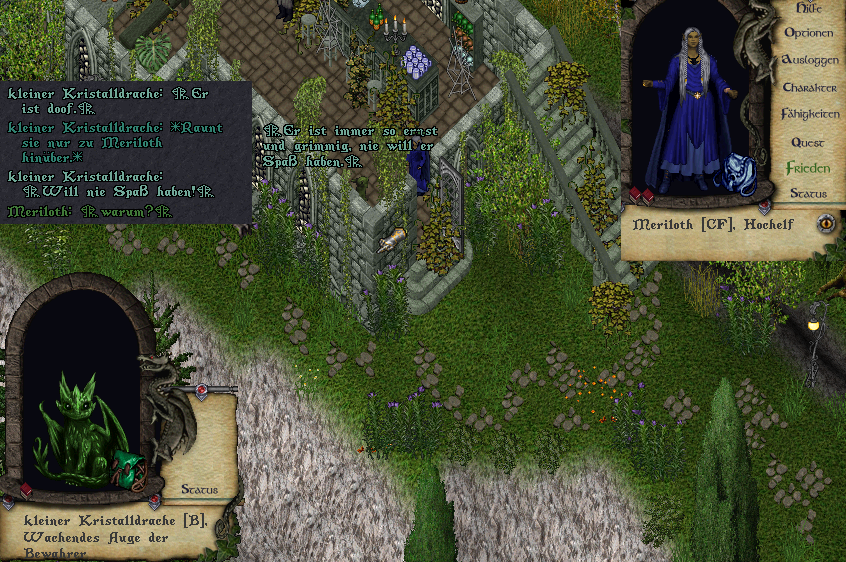Click the red book in the Kristalldrache paperdoll

click(x=25, y=490)
